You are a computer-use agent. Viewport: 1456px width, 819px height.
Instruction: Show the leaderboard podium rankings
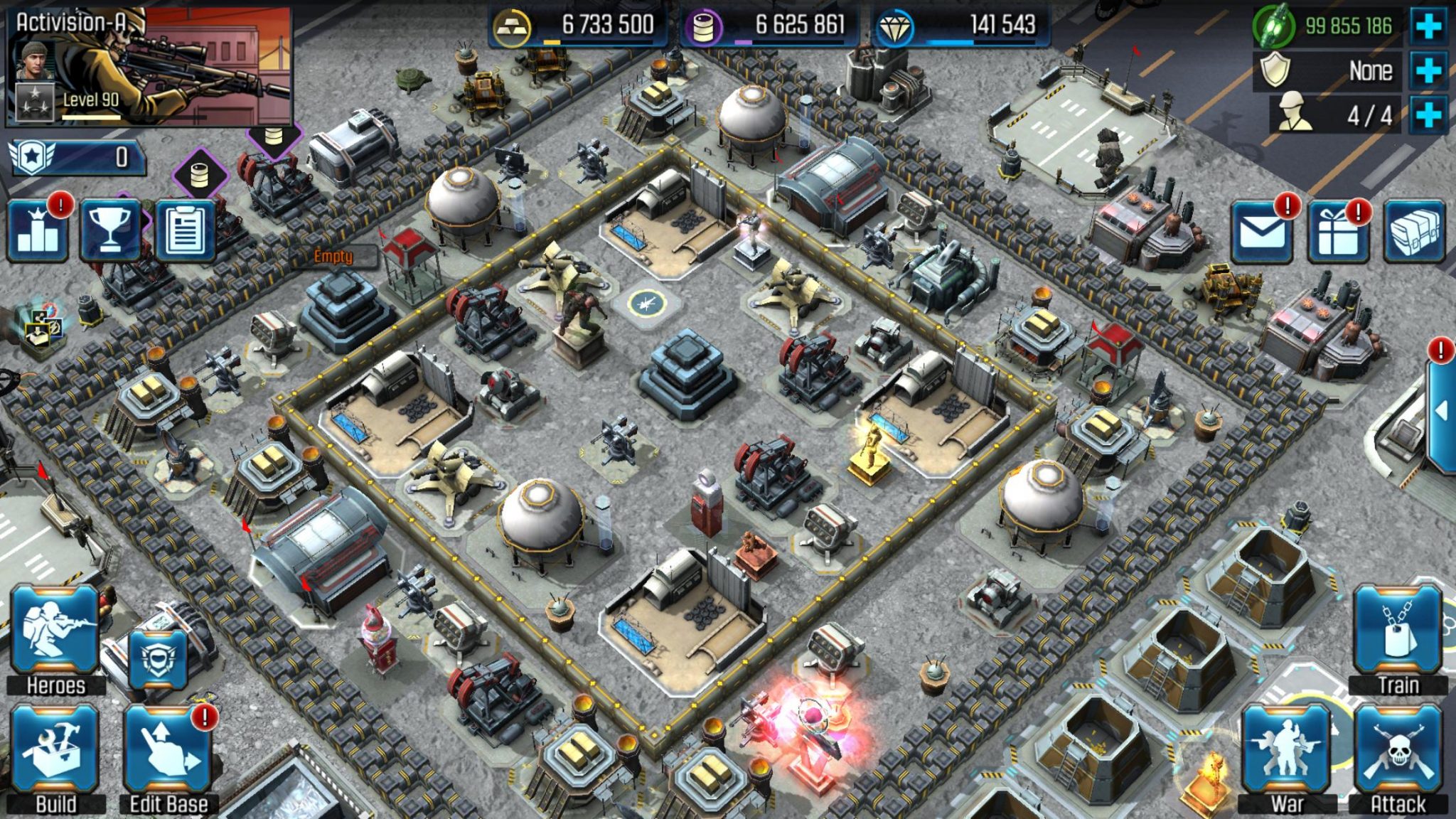[38, 232]
